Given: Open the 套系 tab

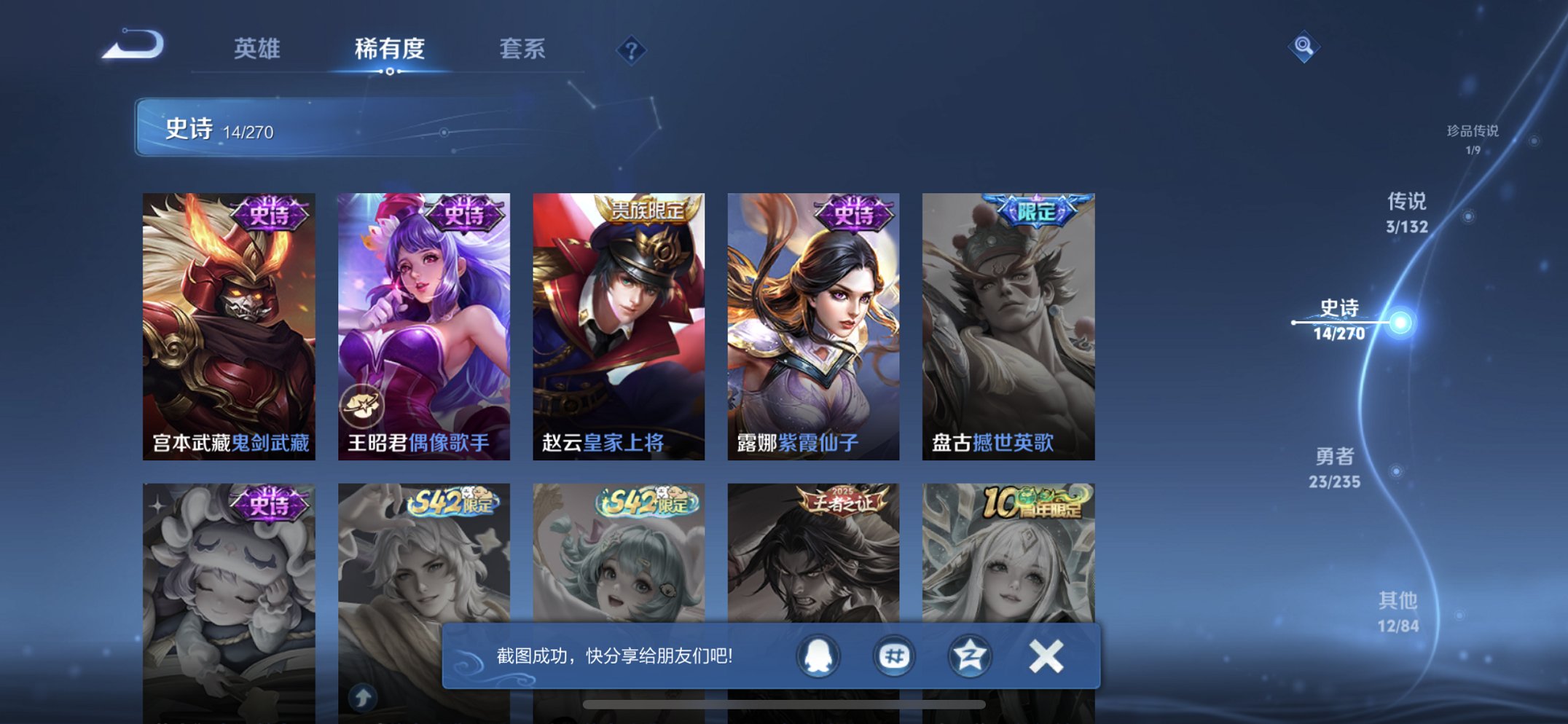Looking at the screenshot, I should pos(522,50).
